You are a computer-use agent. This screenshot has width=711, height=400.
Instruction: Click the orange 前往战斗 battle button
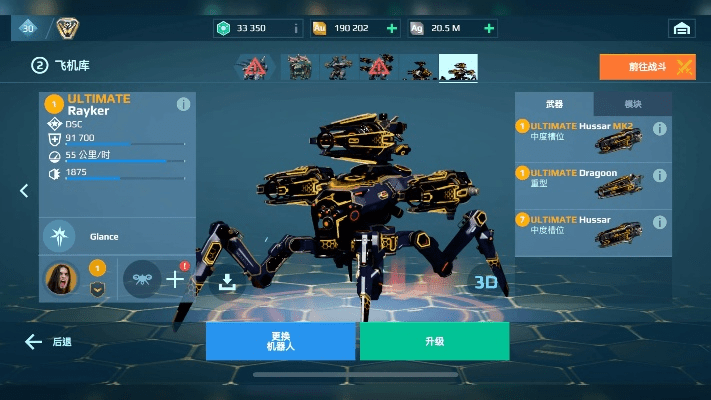[647, 67]
